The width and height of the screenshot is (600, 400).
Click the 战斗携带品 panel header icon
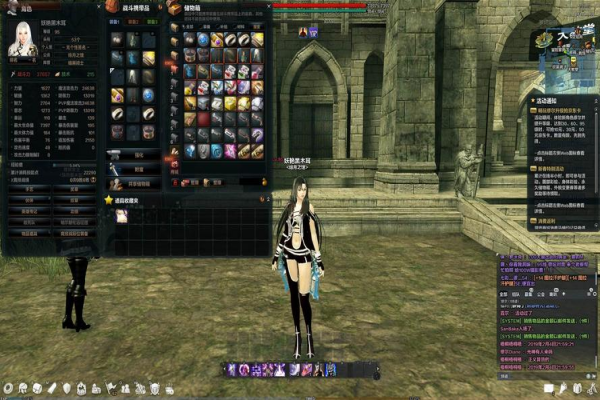[111, 8]
